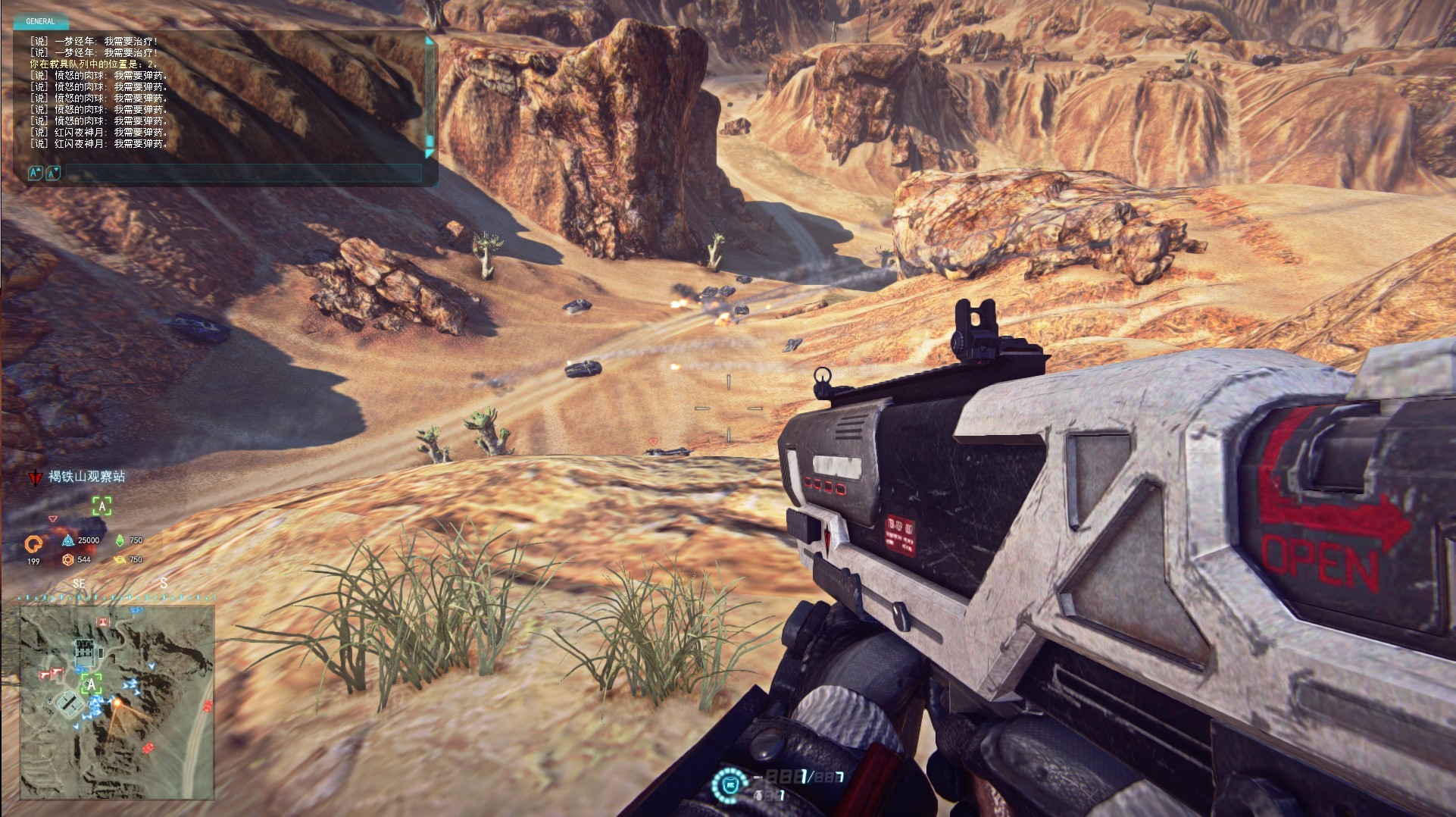Click the orange certification points icon
This screenshot has width=1456, height=817.
click(33, 543)
